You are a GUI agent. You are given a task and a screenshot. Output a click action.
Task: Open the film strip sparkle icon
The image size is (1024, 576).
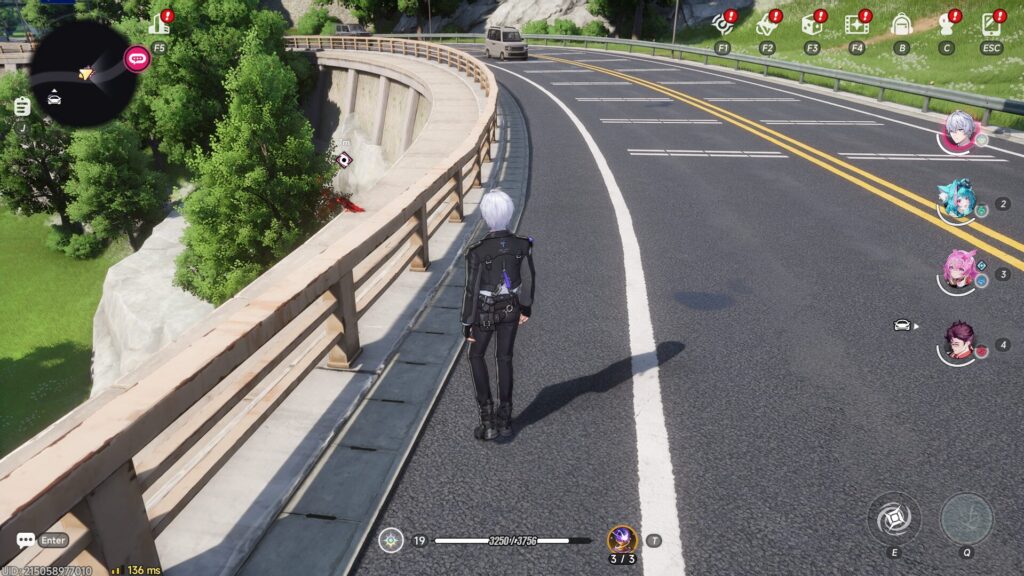tap(856, 24)
